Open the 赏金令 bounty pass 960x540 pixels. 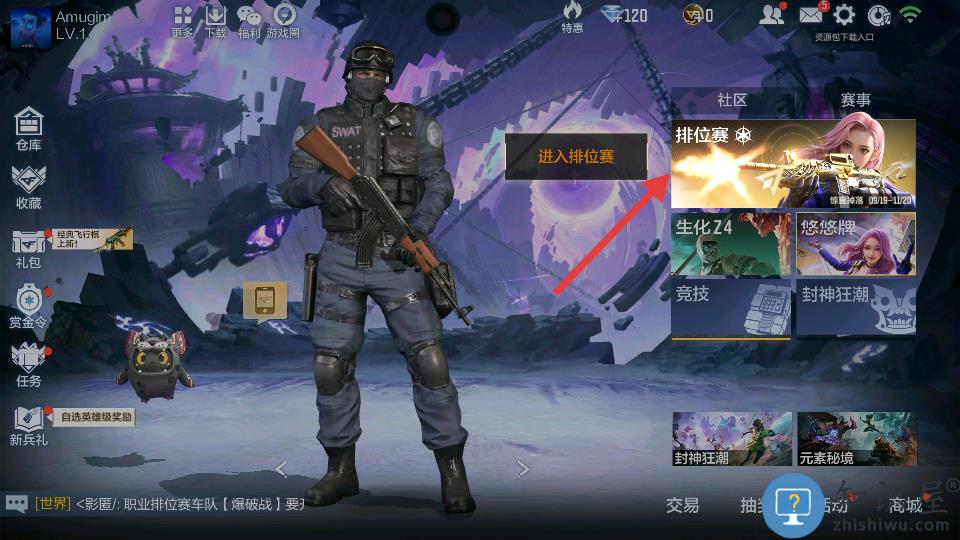pos(28,304)
